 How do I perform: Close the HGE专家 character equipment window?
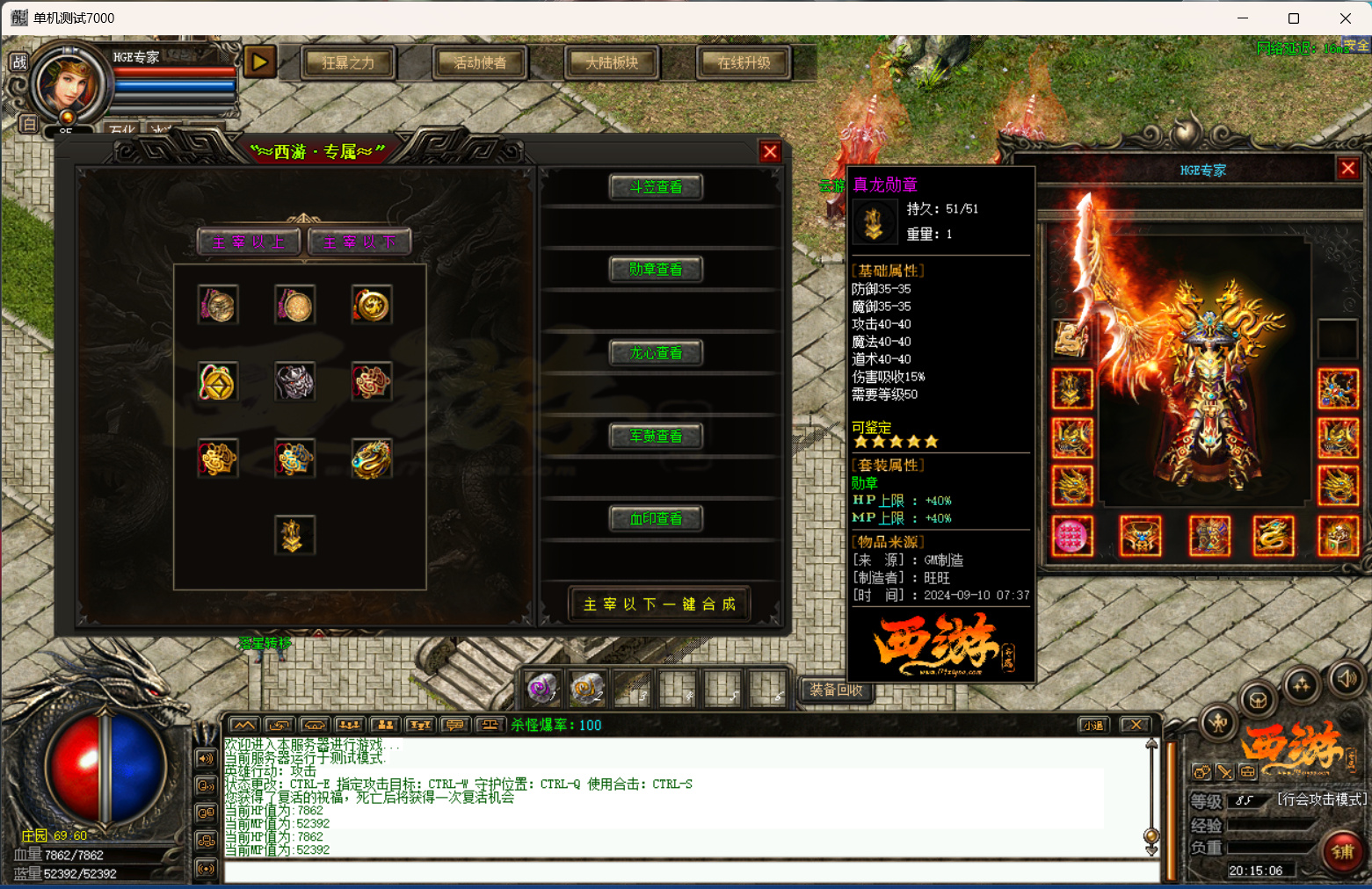(1347, 169)
